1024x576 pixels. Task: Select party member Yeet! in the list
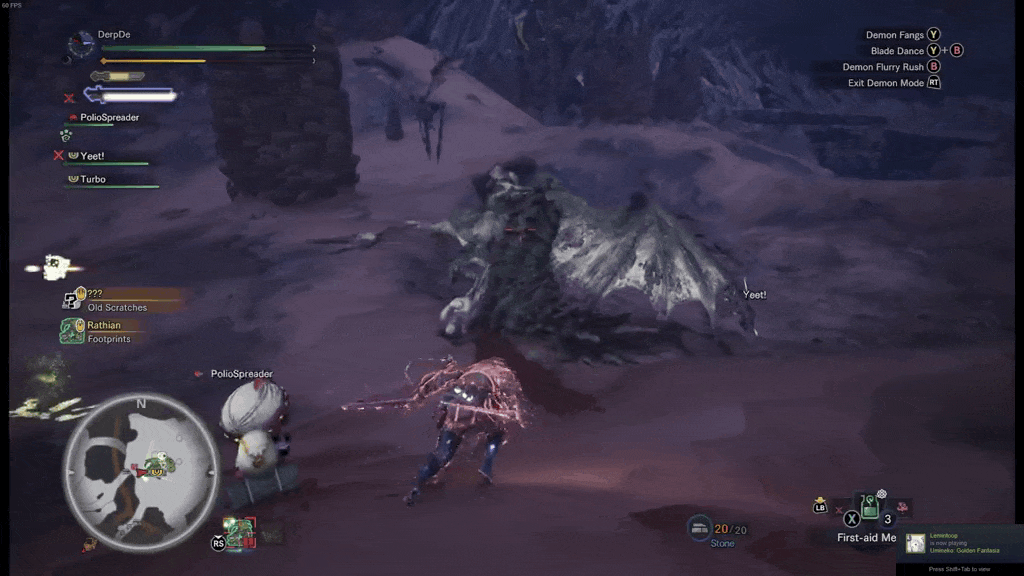pos(92,156)
